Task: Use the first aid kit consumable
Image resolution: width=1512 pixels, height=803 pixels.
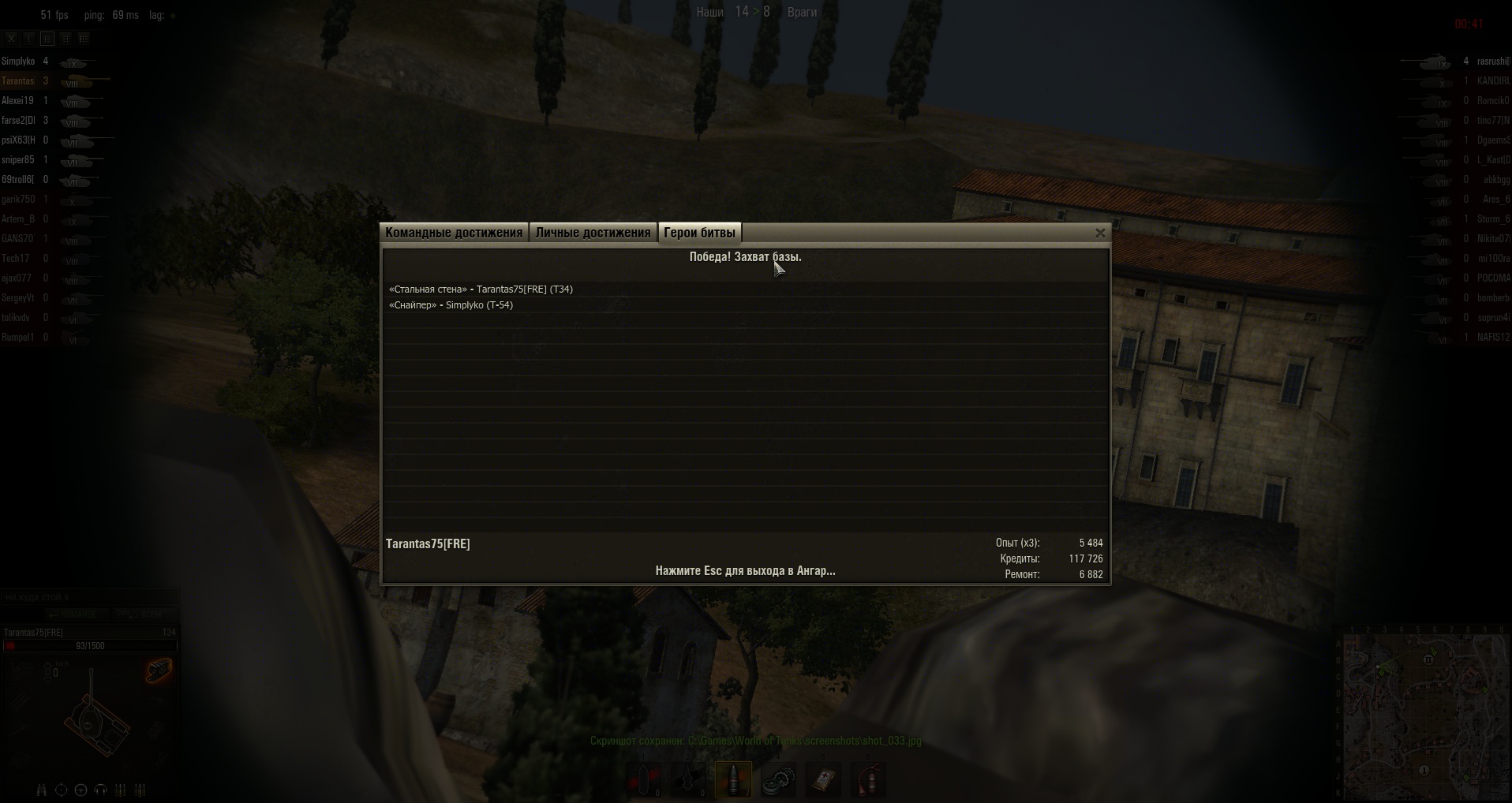Action: [x=823, y=779]
